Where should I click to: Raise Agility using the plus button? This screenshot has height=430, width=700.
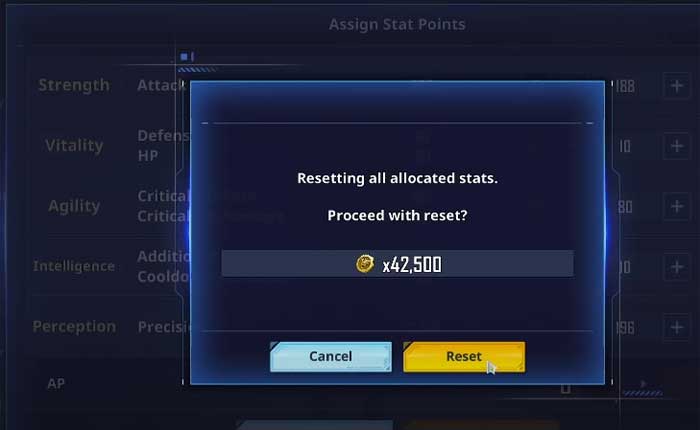675,207
